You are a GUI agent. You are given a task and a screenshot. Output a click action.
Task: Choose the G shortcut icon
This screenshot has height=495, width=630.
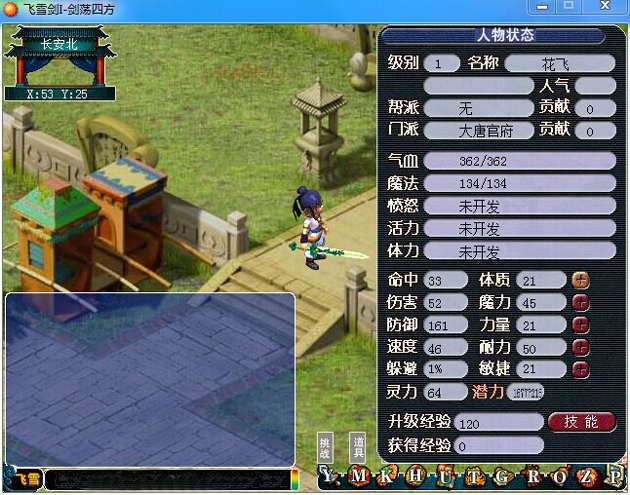(x=500, y=476)
